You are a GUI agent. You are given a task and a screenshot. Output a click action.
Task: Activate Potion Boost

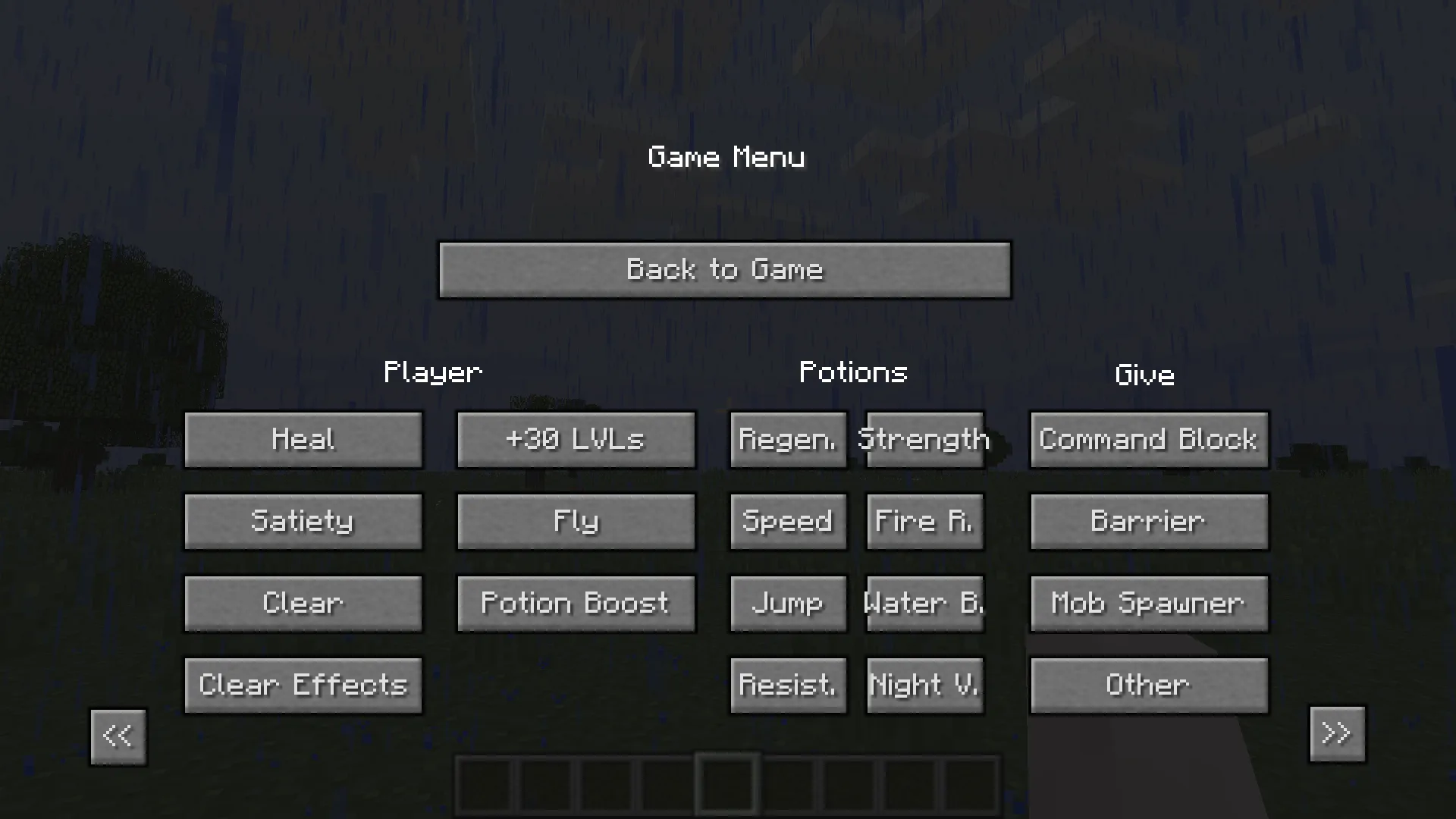point(576,604)
